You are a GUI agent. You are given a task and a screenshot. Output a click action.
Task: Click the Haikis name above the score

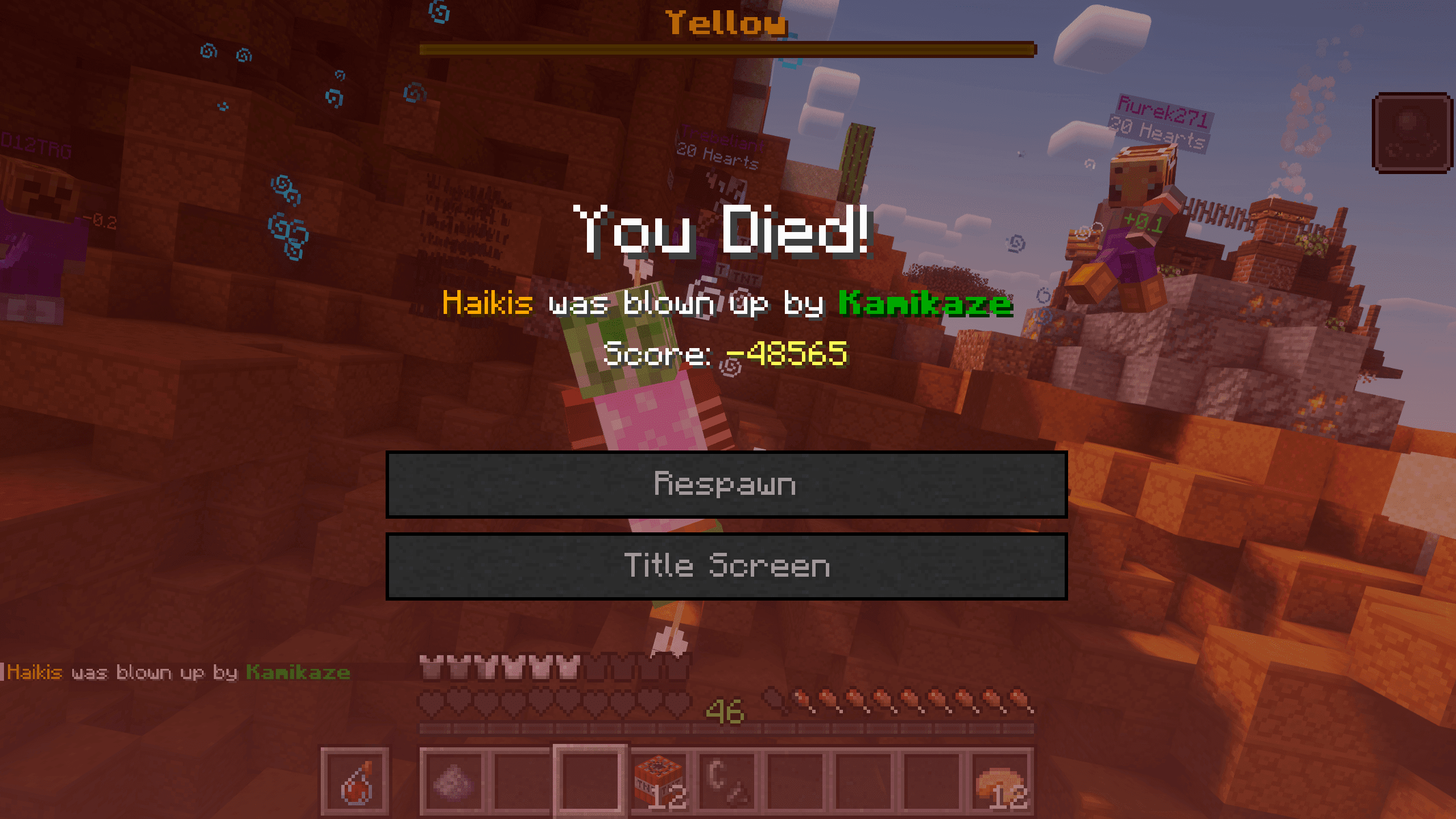[x=486, y=304]
